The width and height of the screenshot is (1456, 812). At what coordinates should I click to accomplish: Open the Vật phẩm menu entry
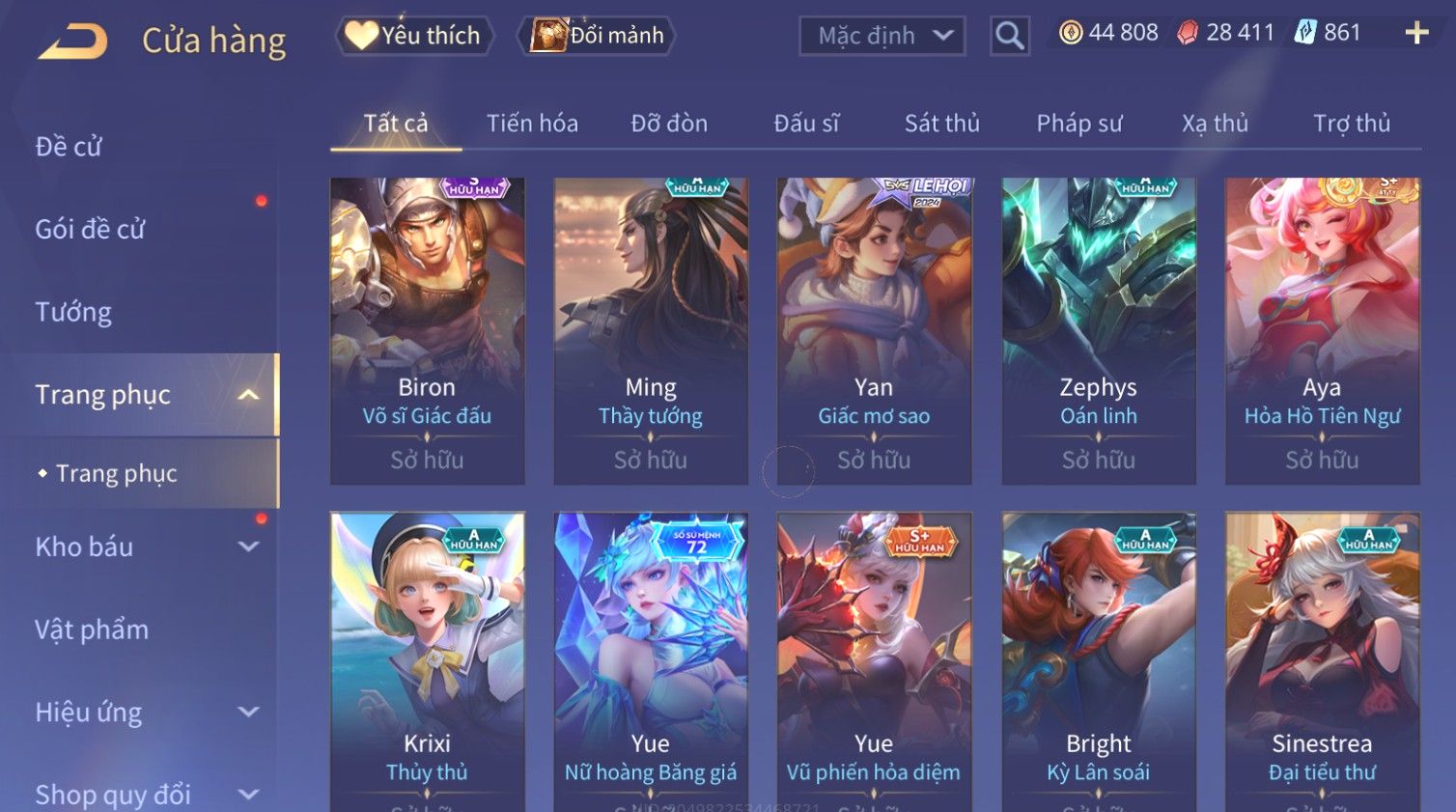click(x=92, y=630)
